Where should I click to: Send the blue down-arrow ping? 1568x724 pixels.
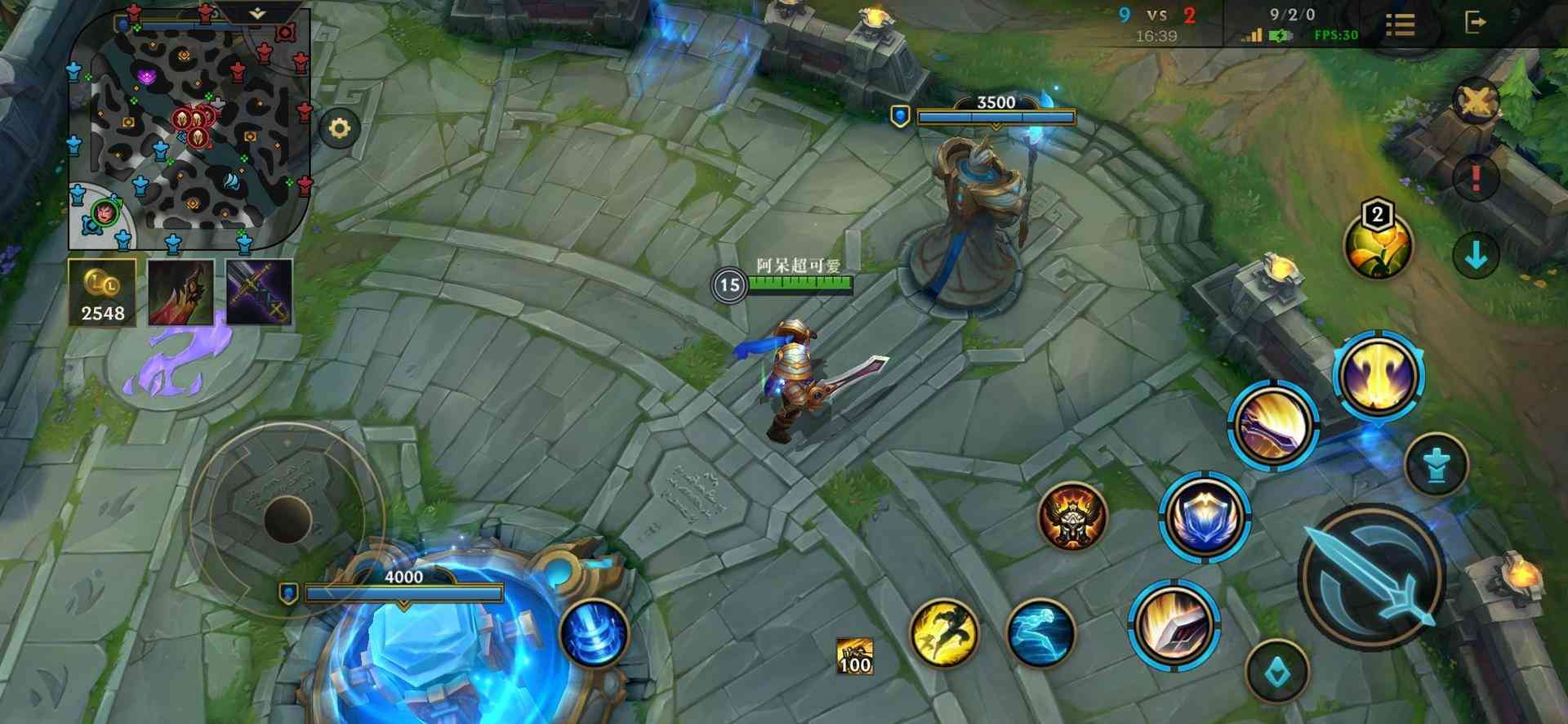[1476, 256]
